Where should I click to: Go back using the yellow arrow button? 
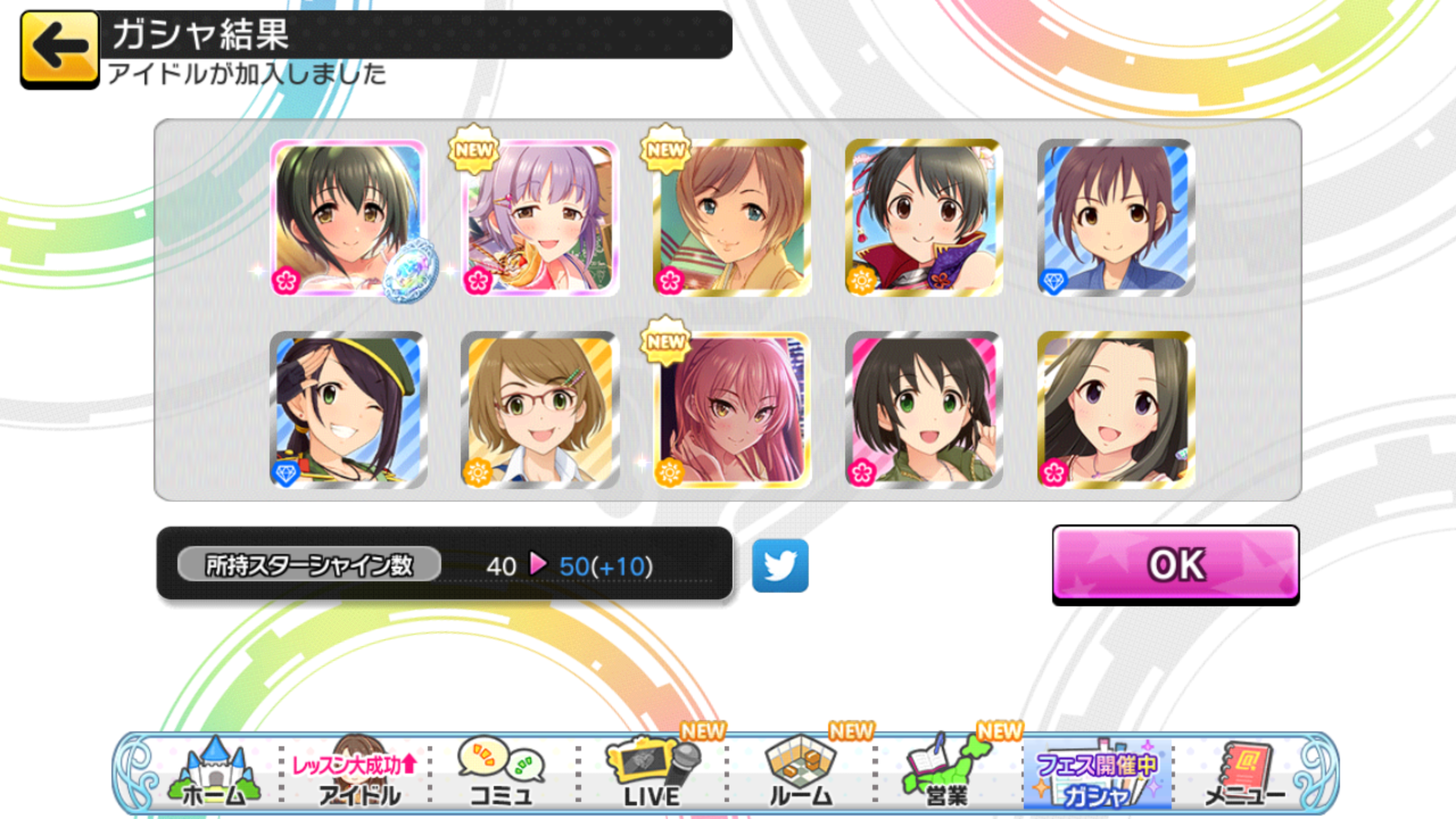pyautogui.click(x=59, y=49)
